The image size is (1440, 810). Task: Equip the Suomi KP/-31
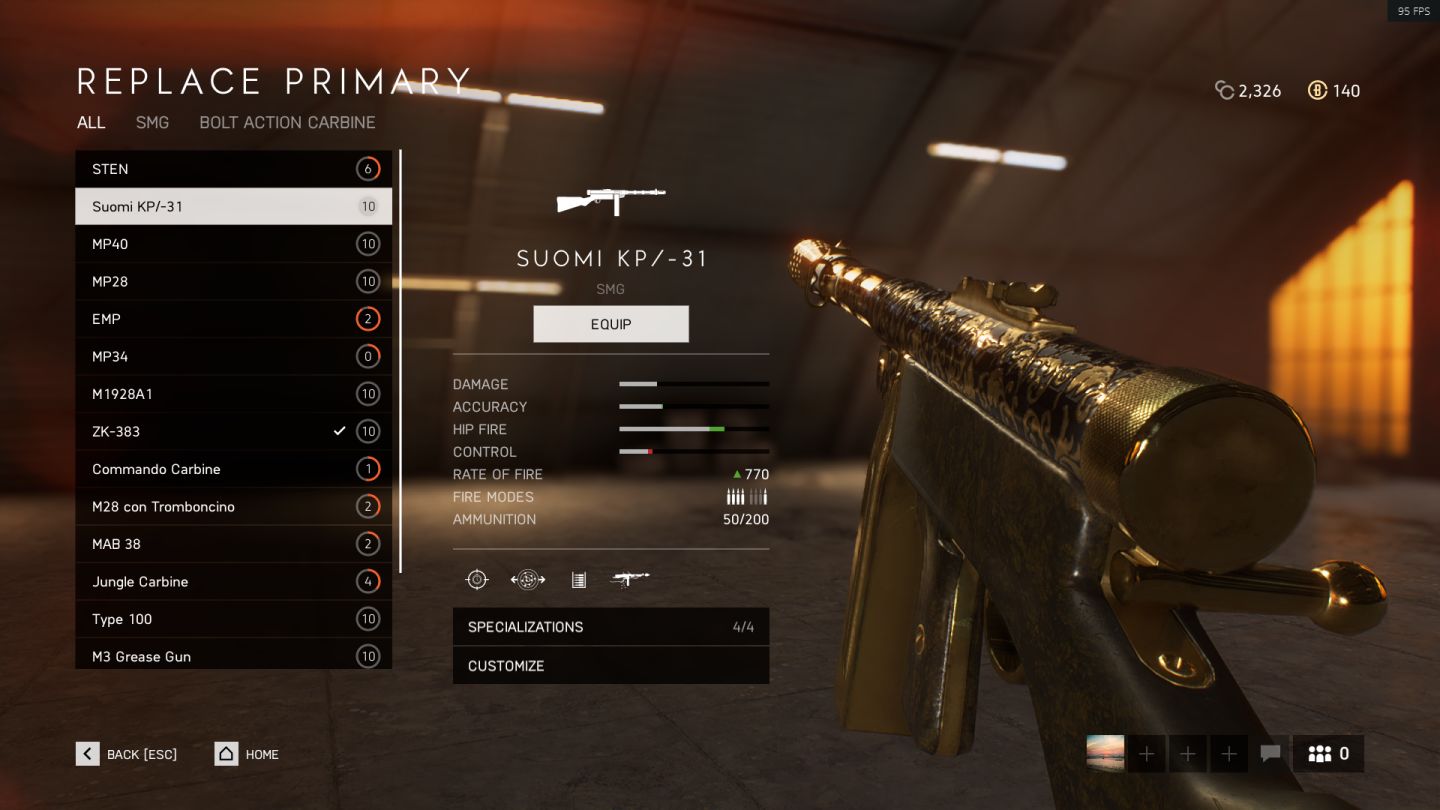point(611,324)
